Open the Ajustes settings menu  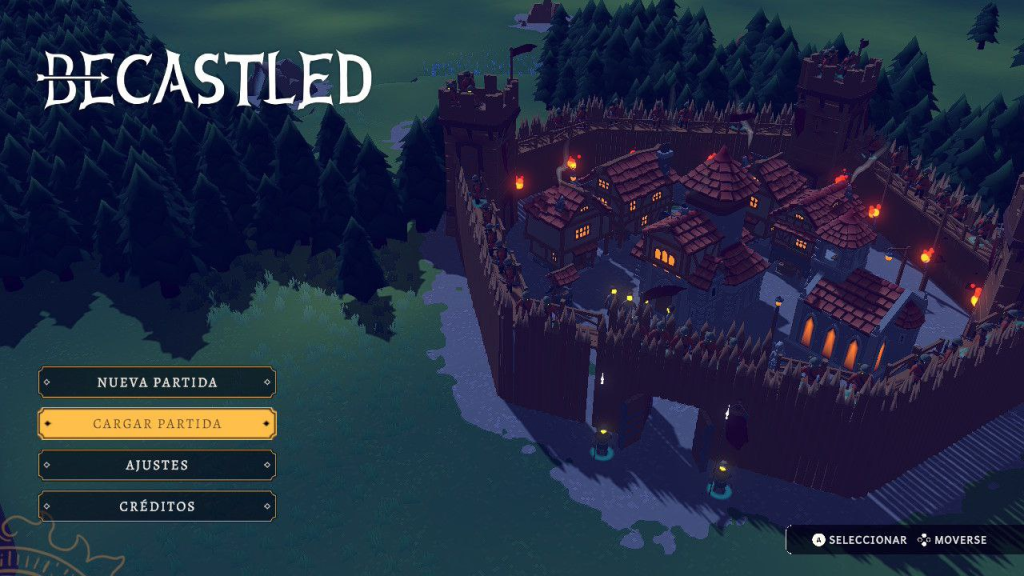point(157,465)
